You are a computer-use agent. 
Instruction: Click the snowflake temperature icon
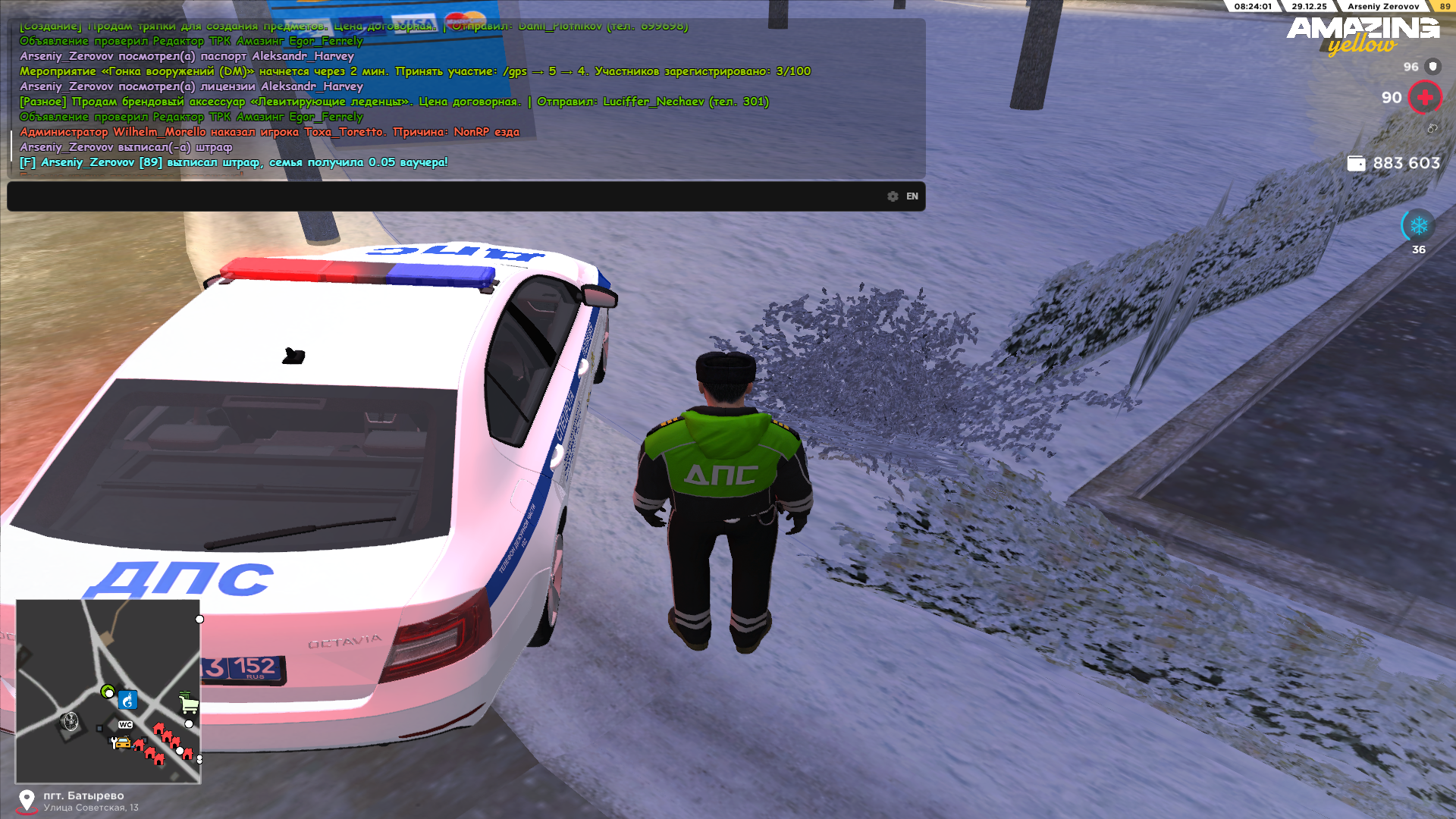[x=1418, y=225]
